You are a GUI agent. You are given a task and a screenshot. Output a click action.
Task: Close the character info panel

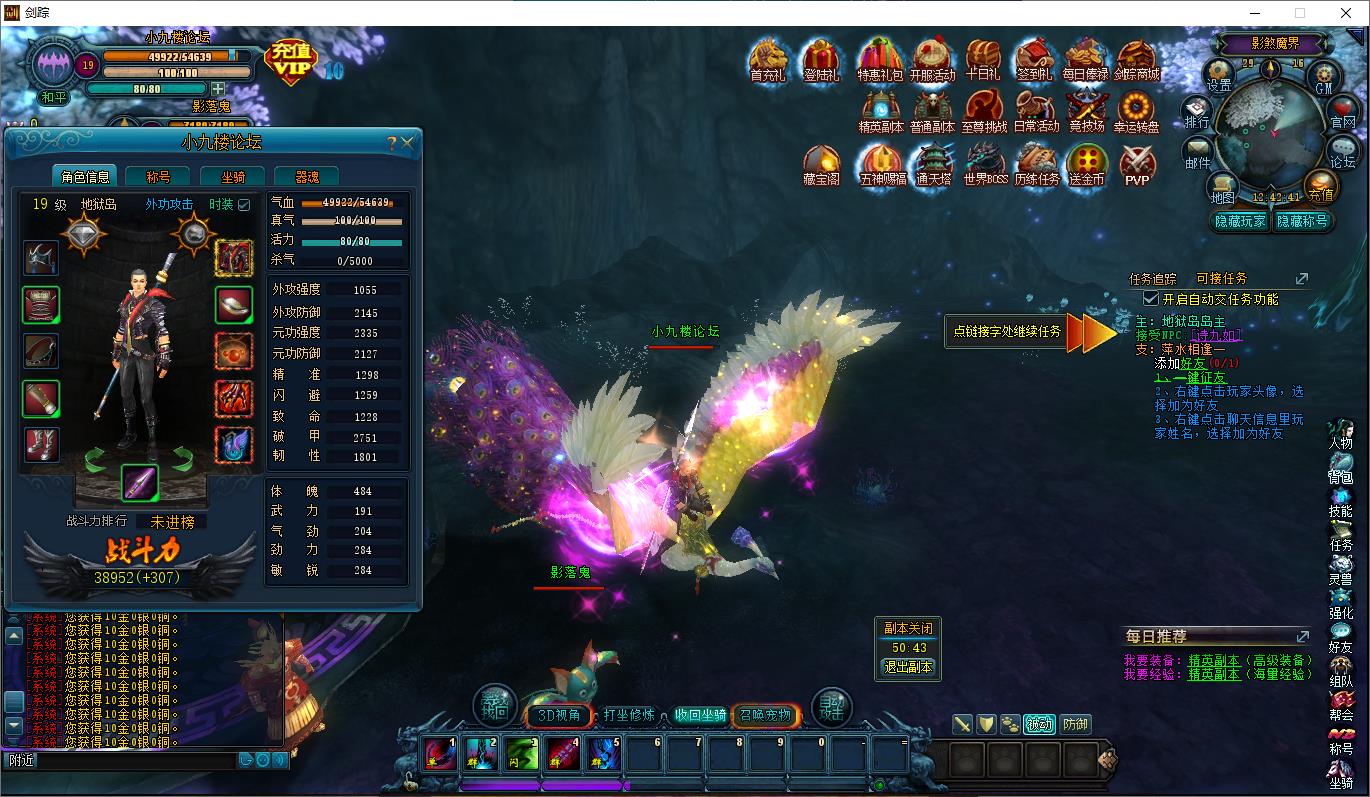pyautogui.click(x=408, y=143)
